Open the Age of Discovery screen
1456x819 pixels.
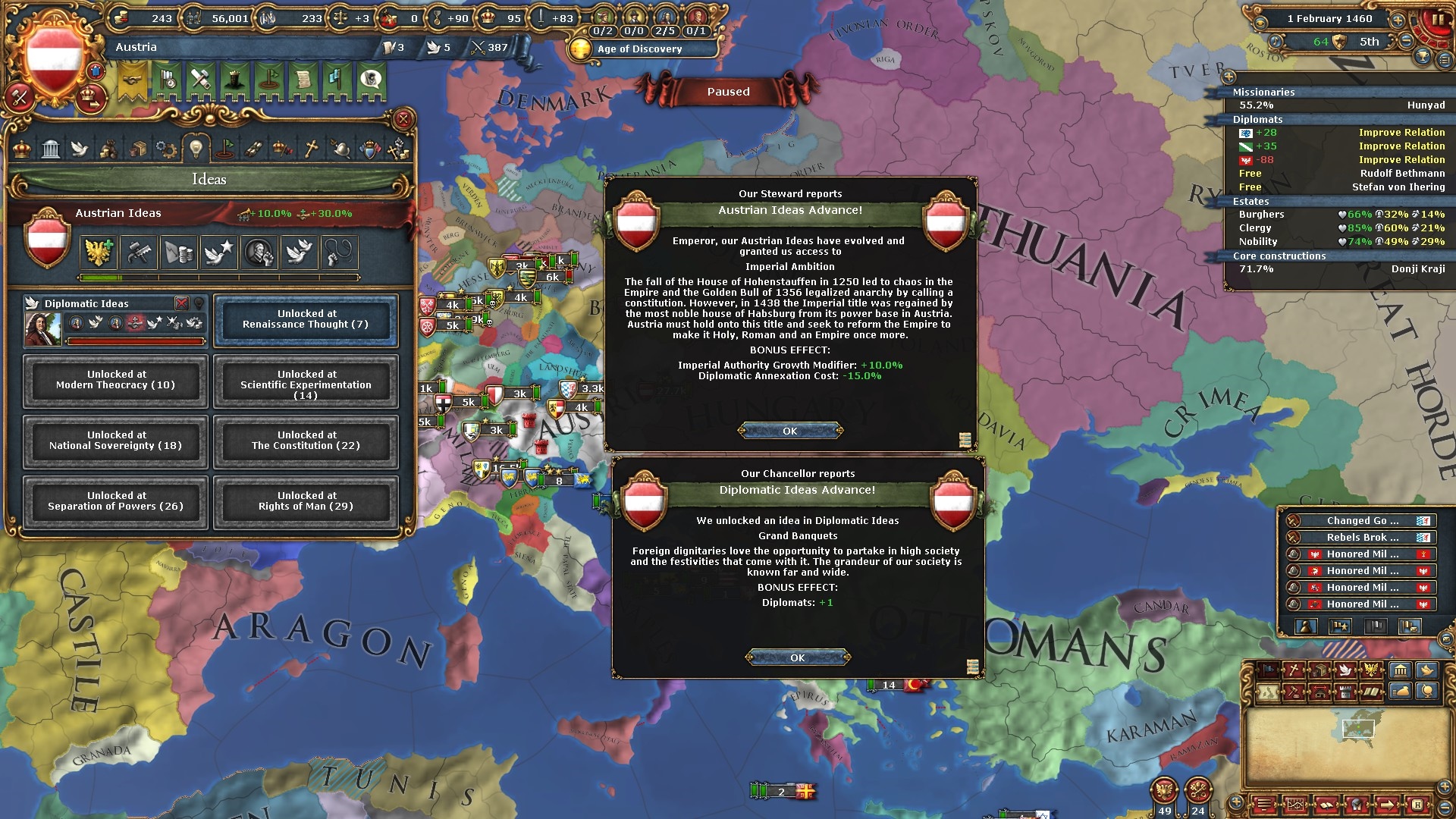pos(639,49)
